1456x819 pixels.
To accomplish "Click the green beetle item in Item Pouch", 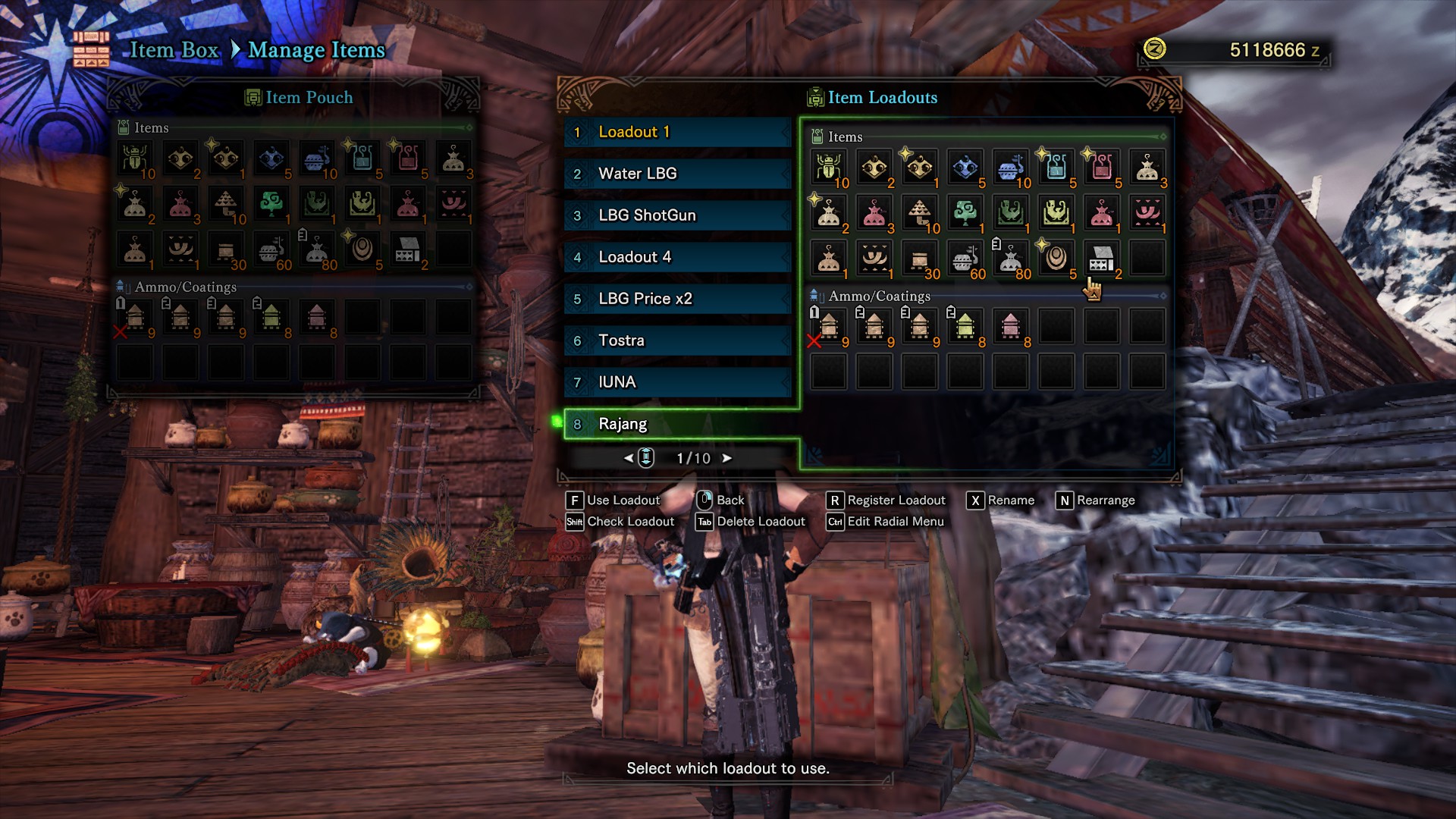I will point(135,158).
